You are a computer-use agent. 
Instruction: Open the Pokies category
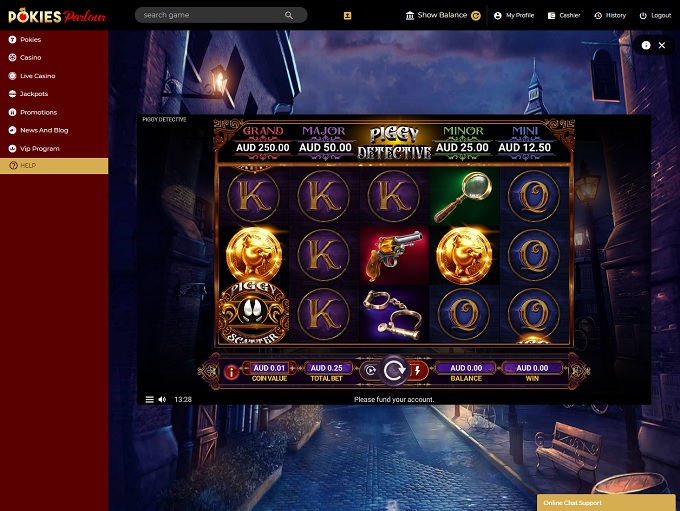pyautogui.click(x=30, y=39)
